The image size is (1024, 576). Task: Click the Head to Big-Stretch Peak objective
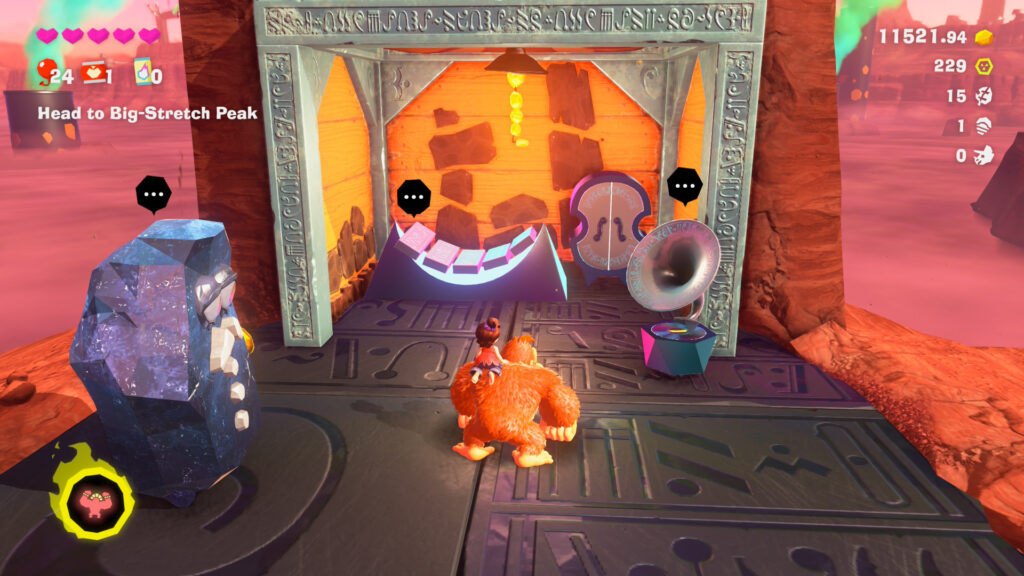click(x=147, y=114)
